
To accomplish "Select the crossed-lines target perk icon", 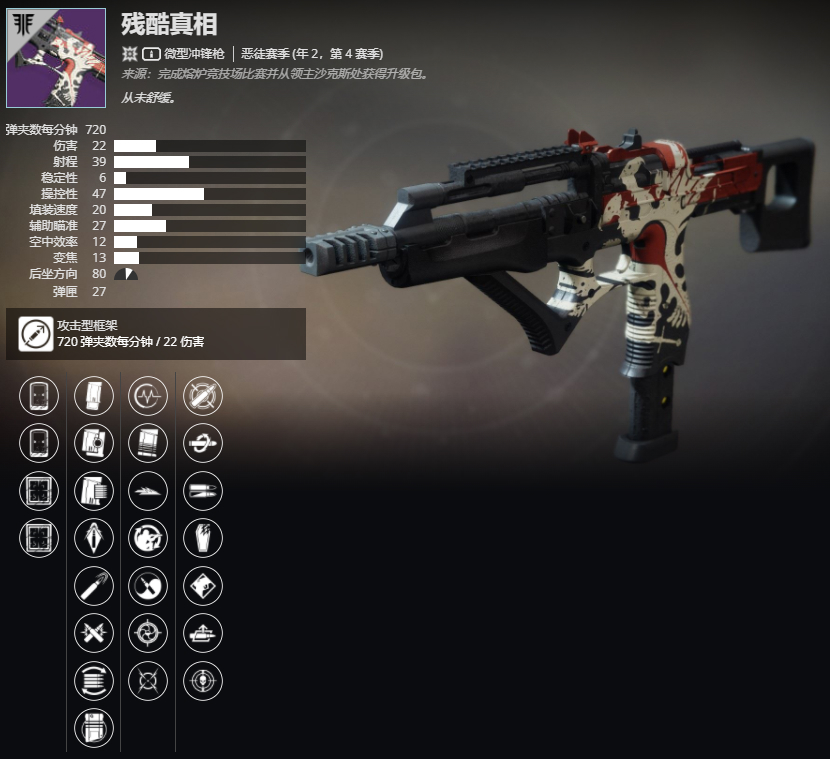I will tap(148, 682).
